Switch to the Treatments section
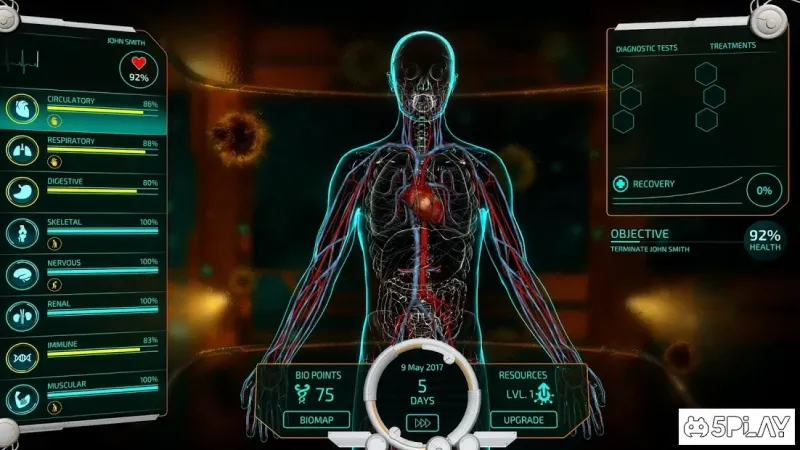 [733, 47]
